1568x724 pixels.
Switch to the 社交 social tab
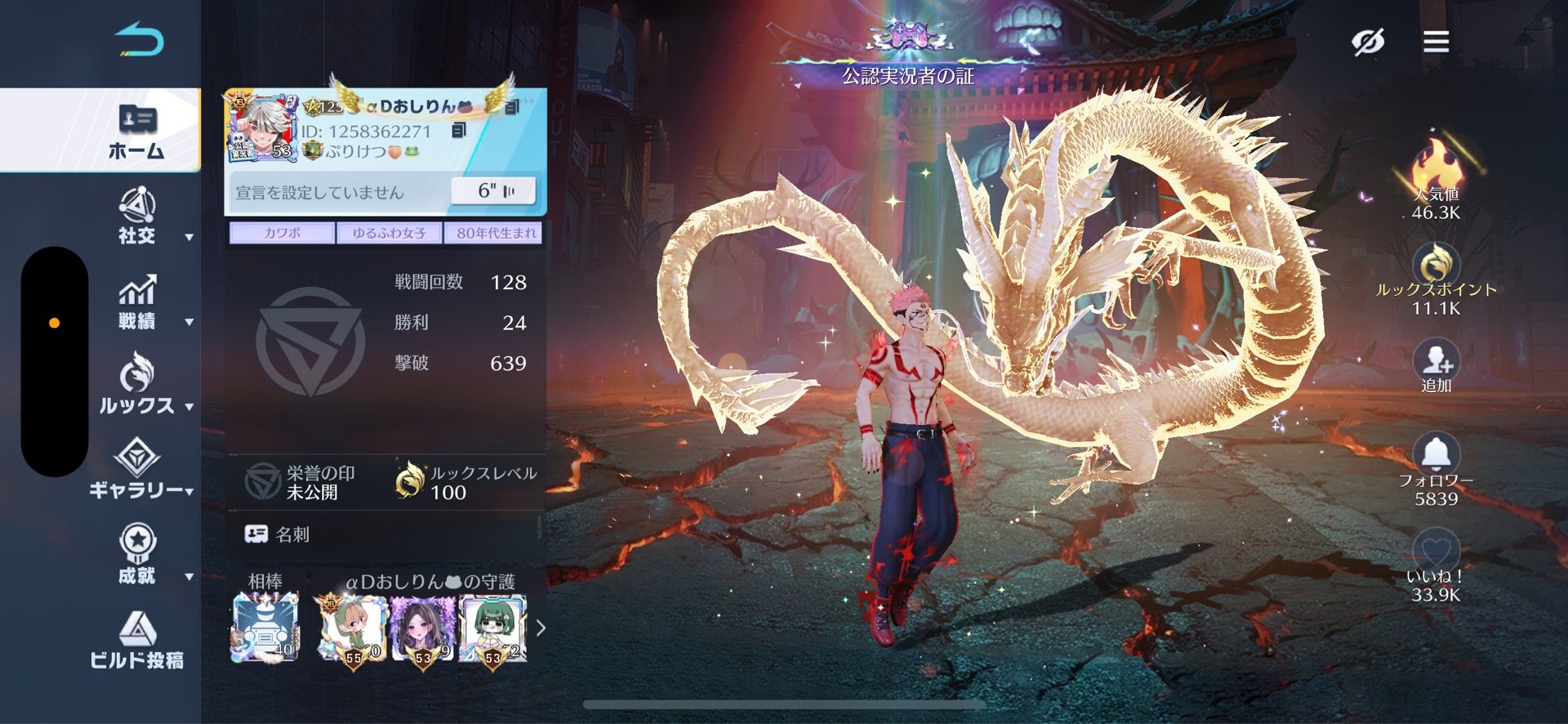[x=137, y=217]
